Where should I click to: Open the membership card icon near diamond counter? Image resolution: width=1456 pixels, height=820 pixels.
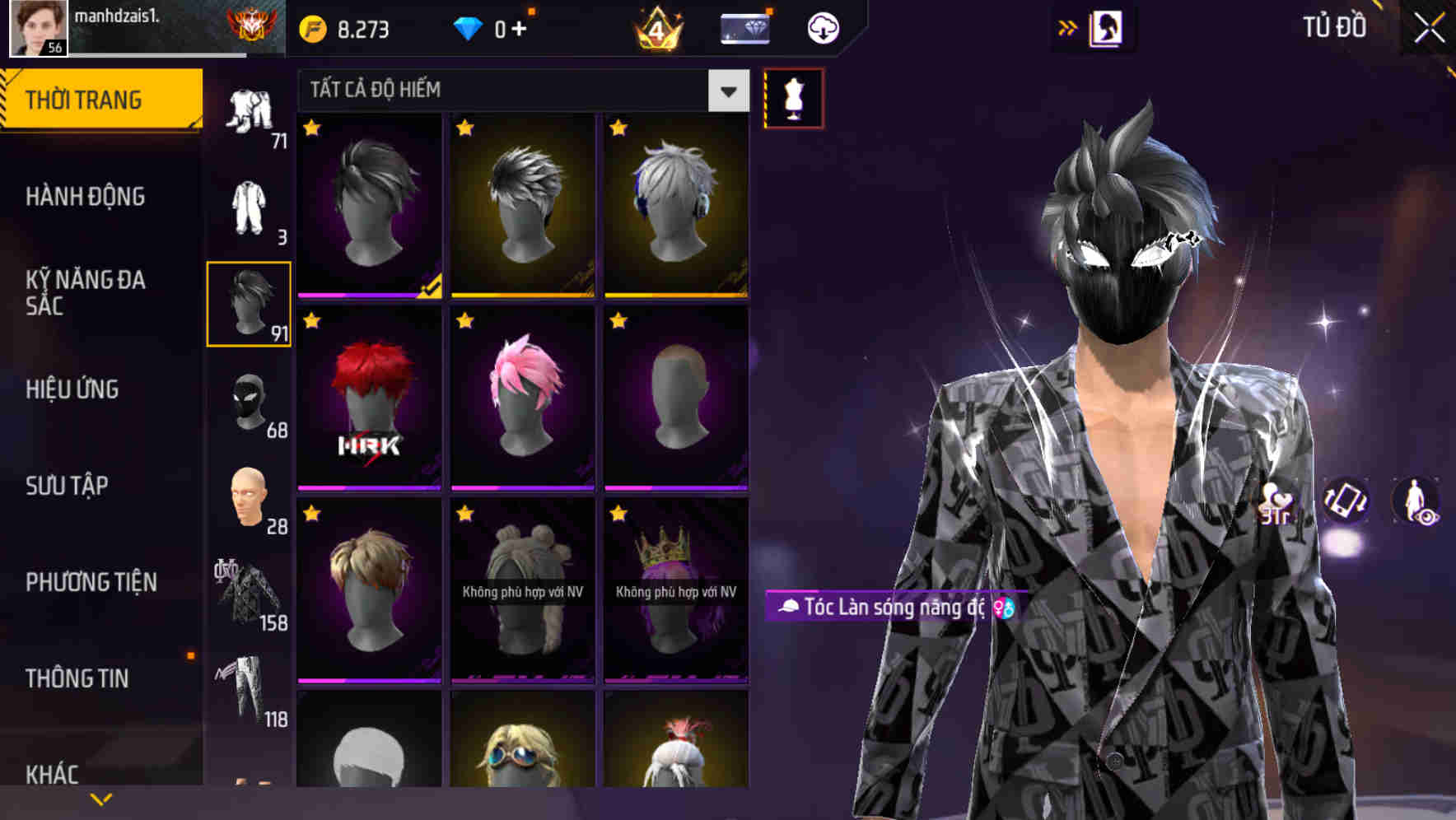[744, 28]
